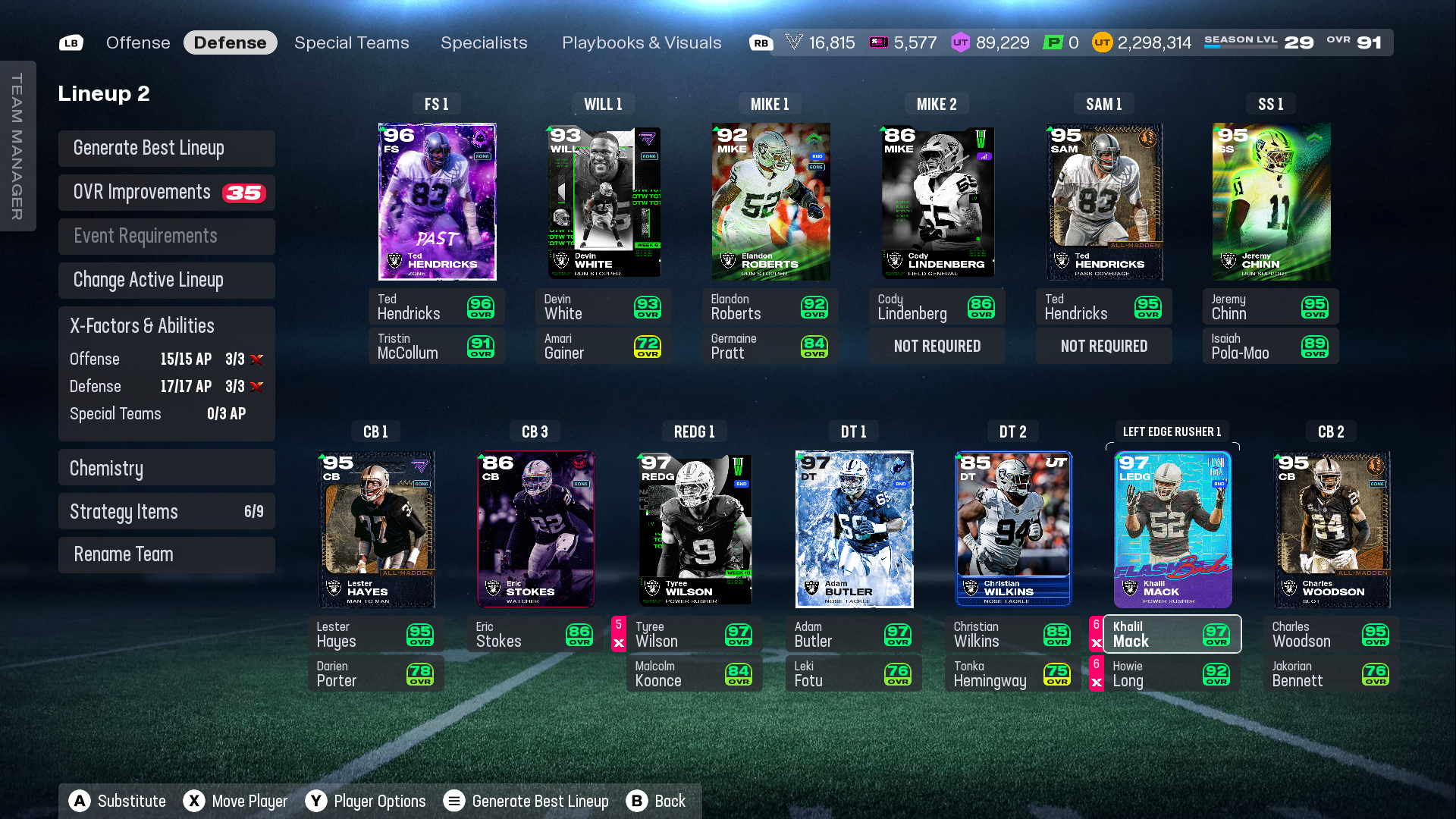
Task: Select Khalil Mack left edge rusher card
Action: [1172, 529]
